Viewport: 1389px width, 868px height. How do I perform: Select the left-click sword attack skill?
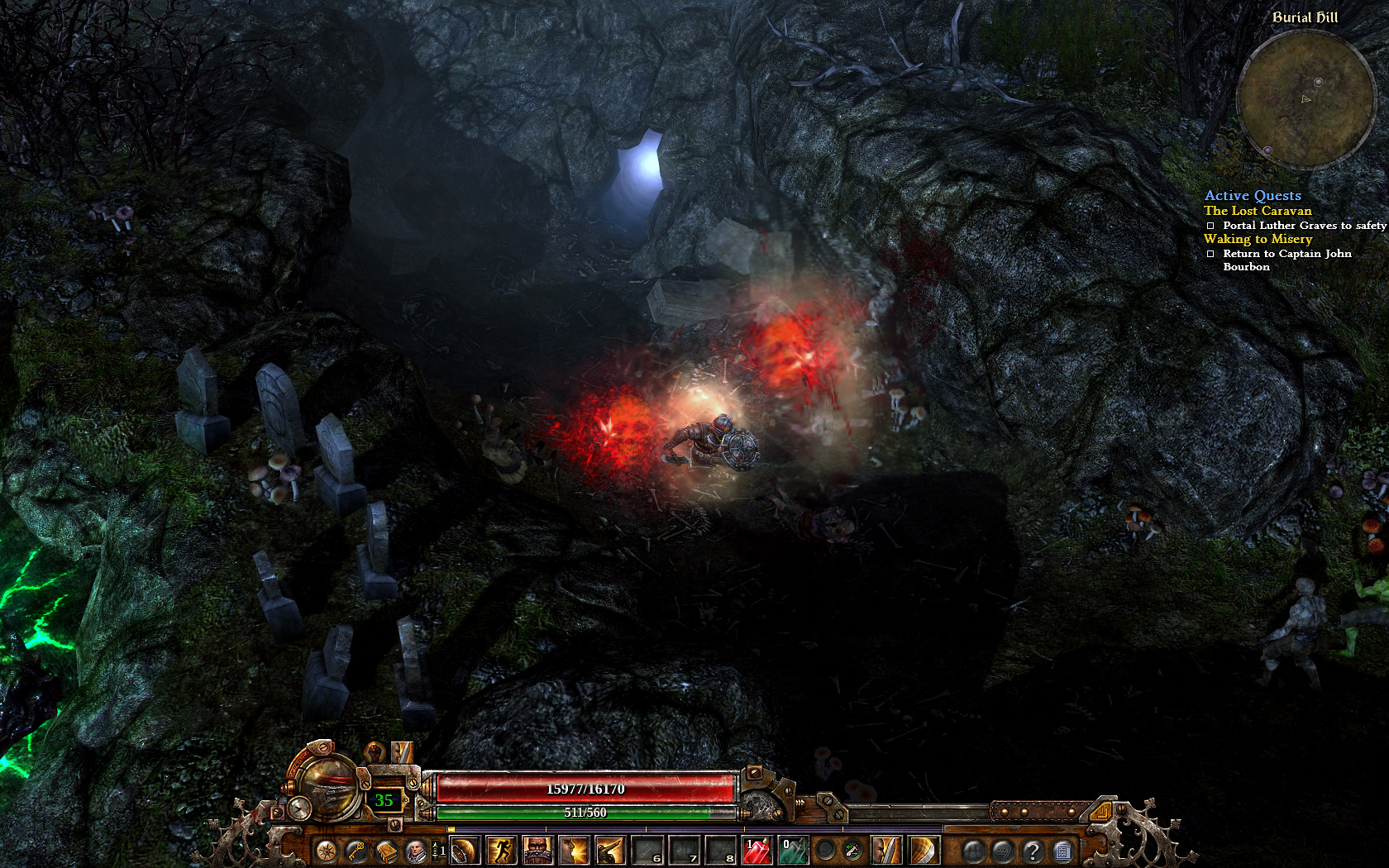coord(886,850)
